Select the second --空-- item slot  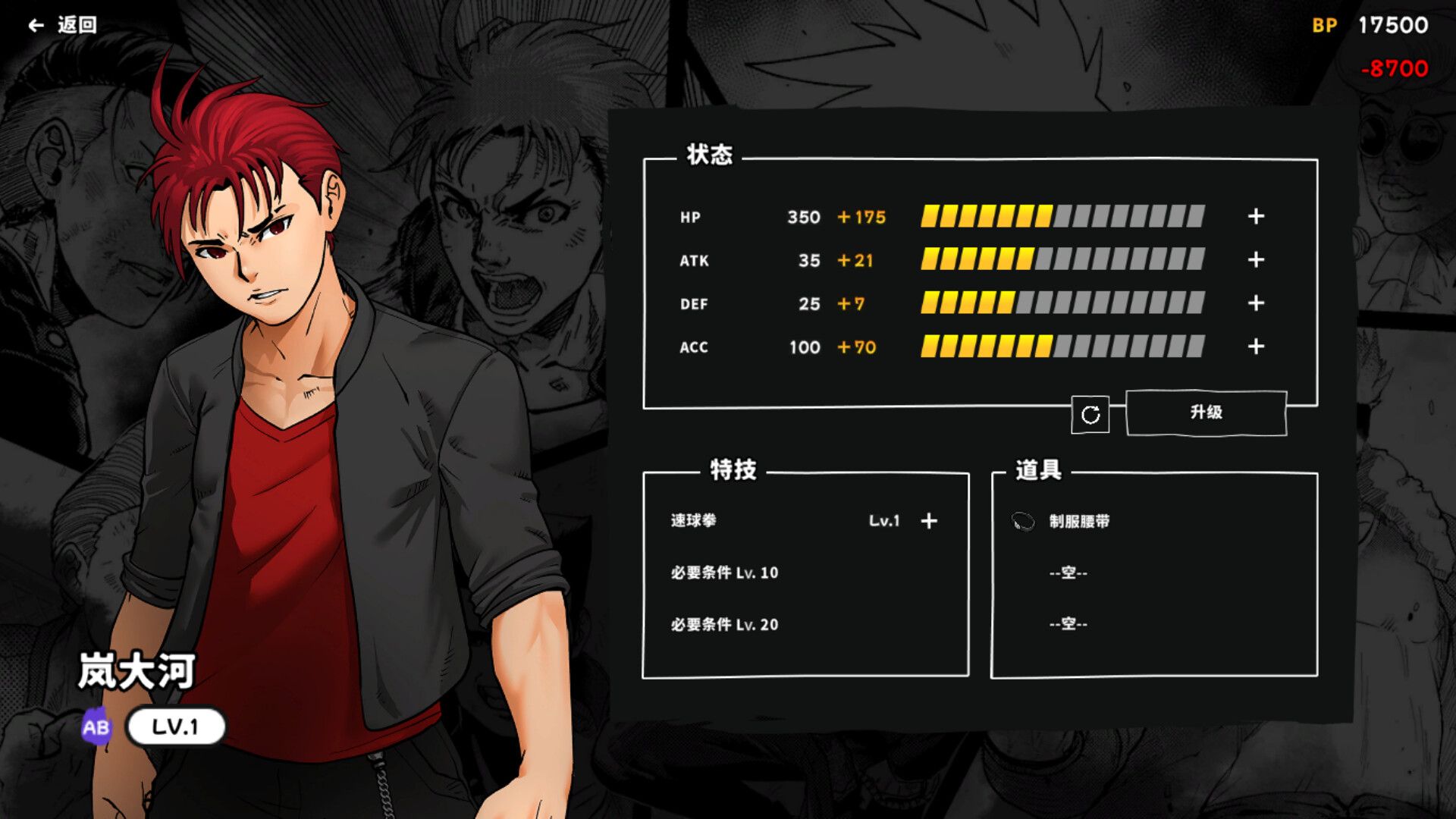[x=1069, y=625]
